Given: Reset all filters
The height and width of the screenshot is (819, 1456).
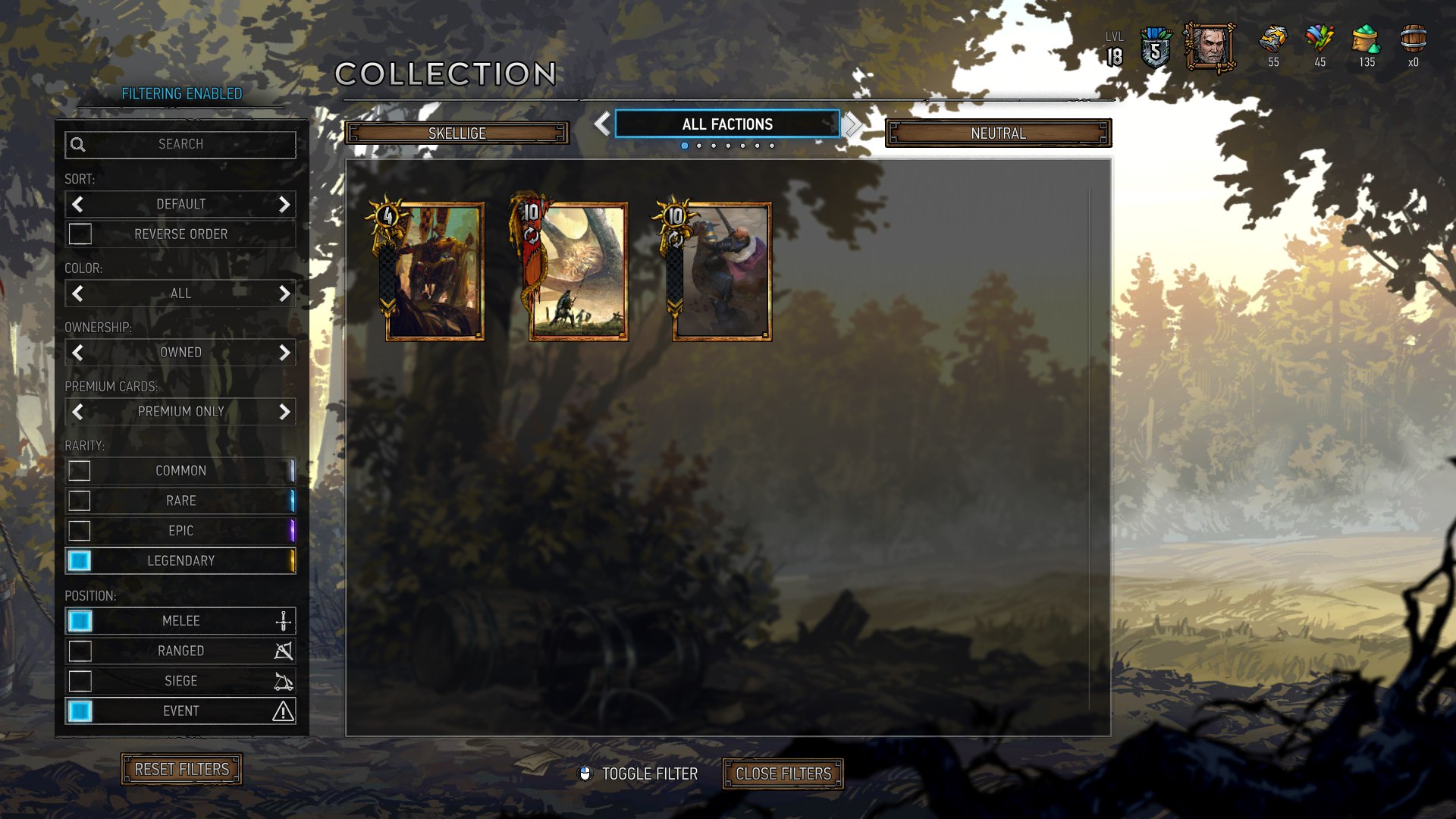Looking at the screenshot, I should pyautogui.click(x=181, y=769).
